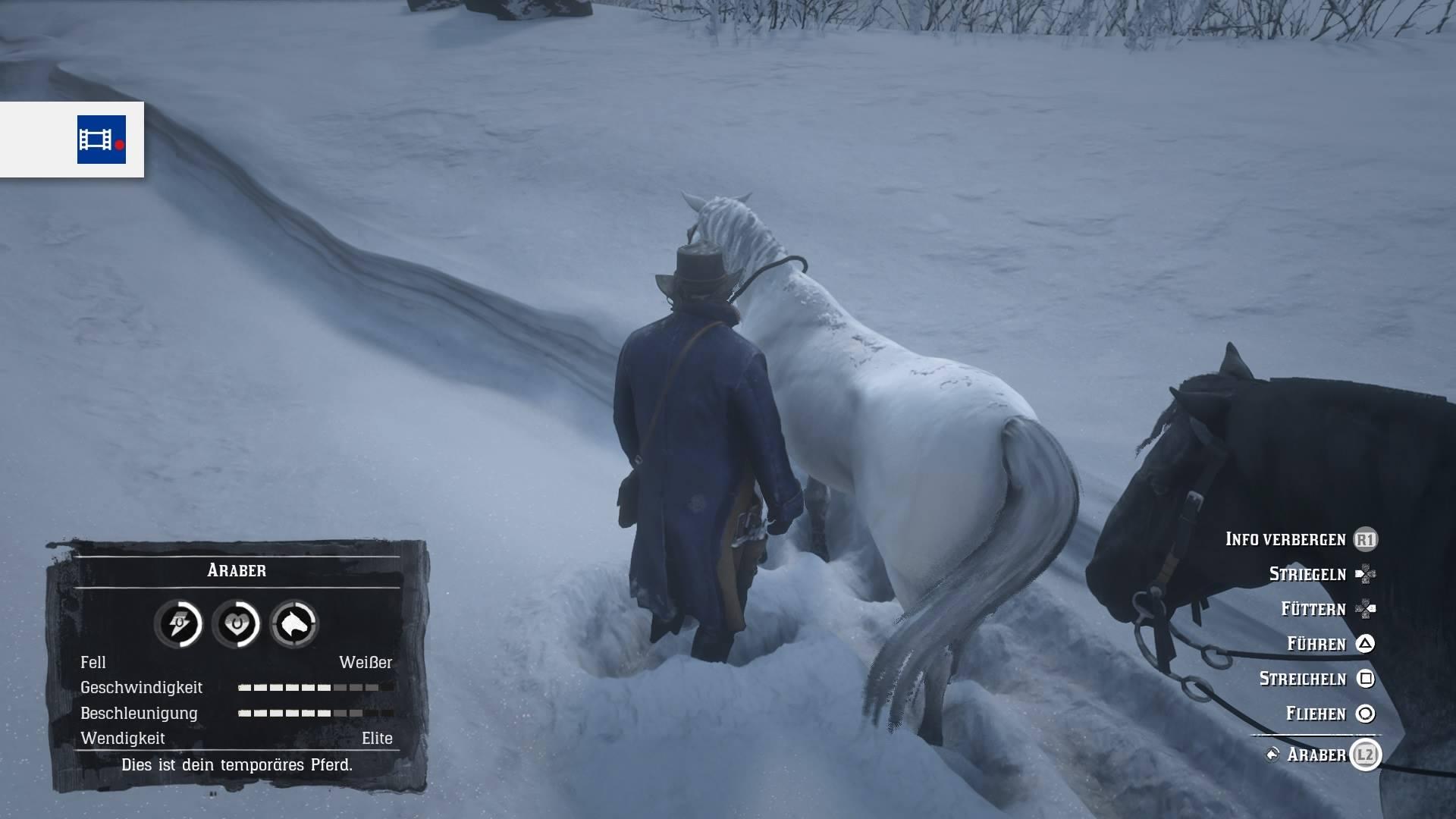
Task: Select Streicheln to pat the horse
Action: pyautogui.click(x=1302, y=679)
